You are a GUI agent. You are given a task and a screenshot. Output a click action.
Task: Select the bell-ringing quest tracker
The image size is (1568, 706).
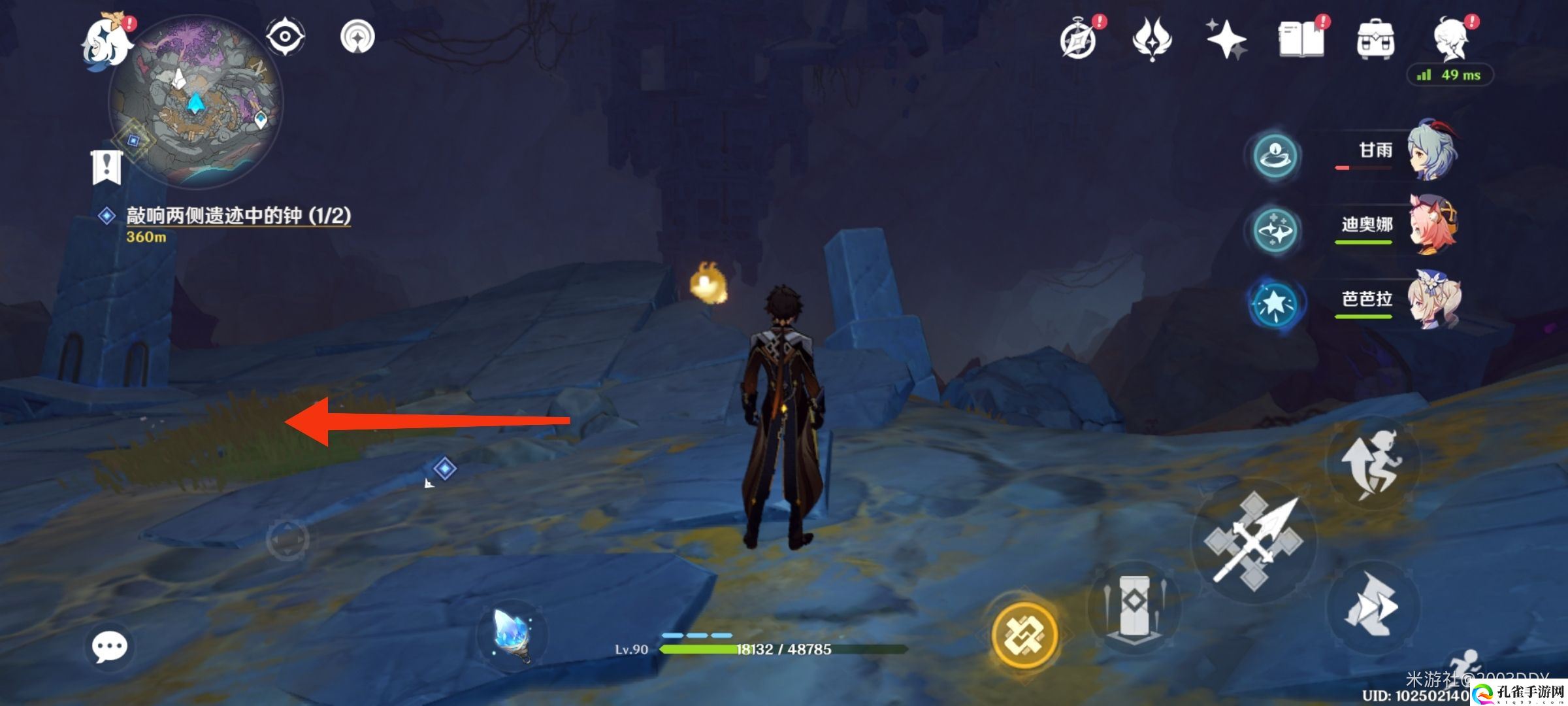(238, 216)
